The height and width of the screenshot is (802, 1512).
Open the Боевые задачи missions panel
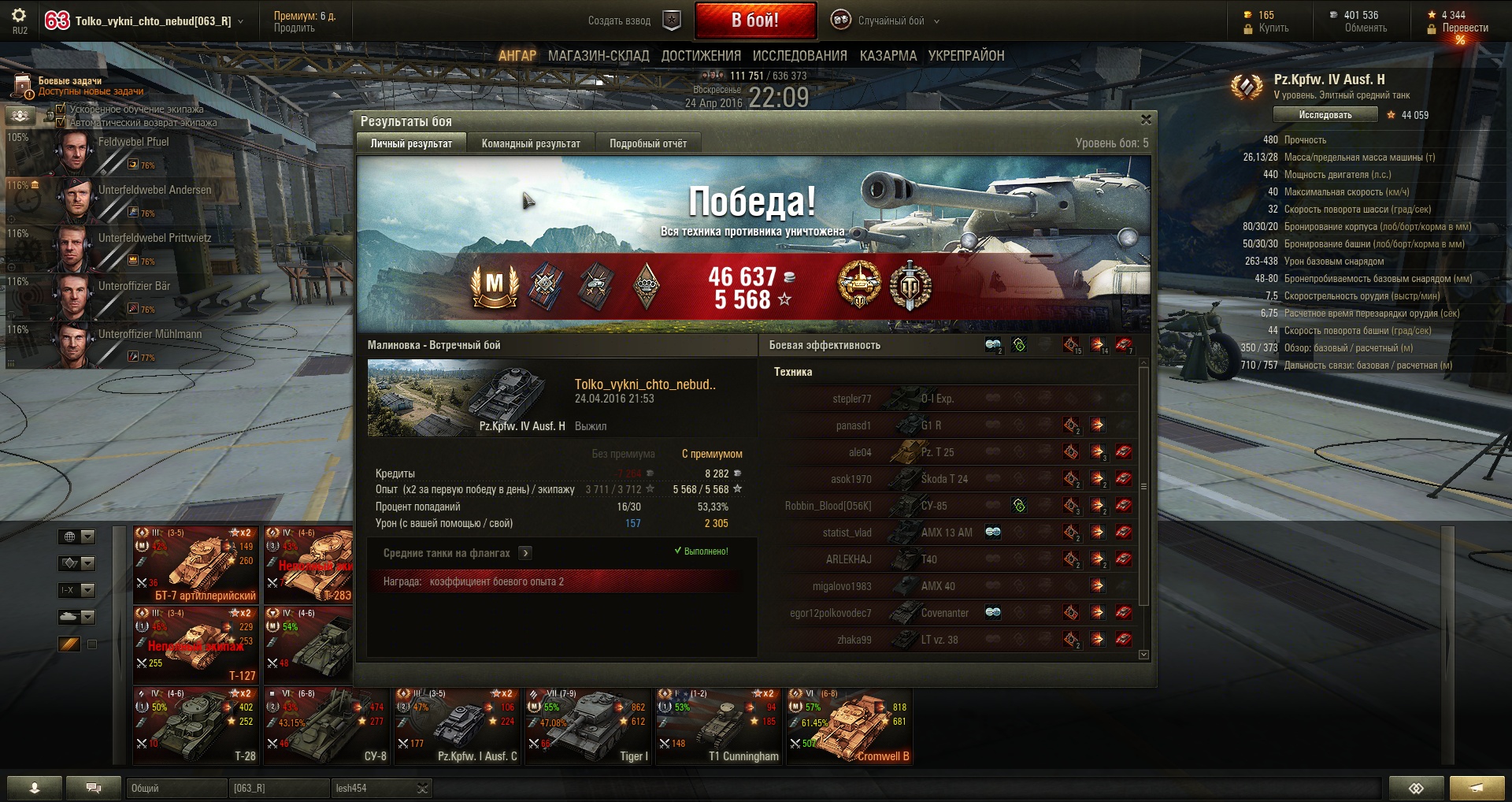coord(69,85)
